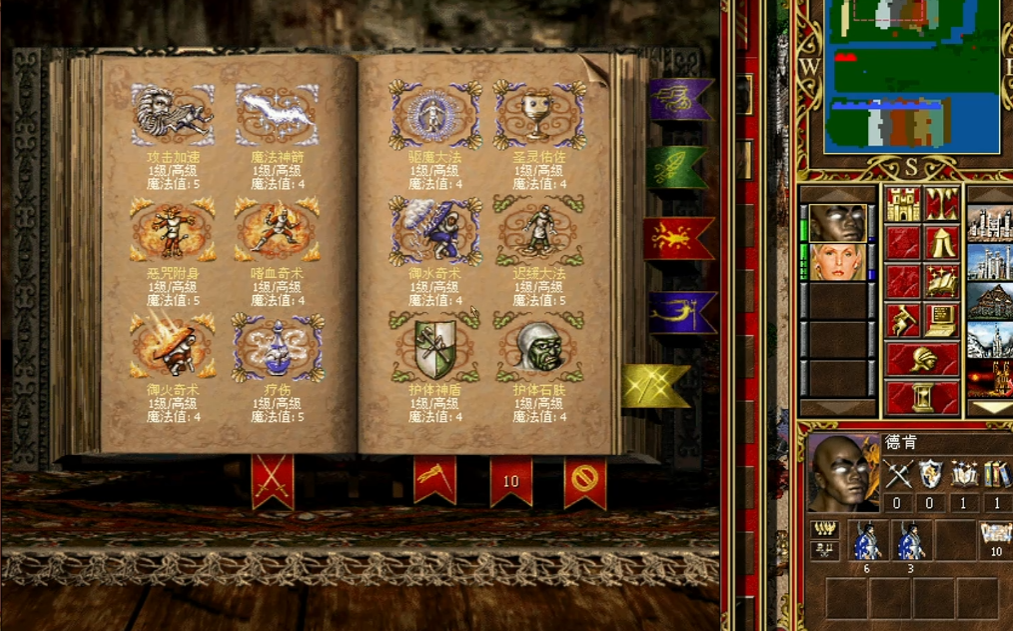Select the 圣灵佑佐 bless spell
Screen dimensions: 1013x631
540,115
